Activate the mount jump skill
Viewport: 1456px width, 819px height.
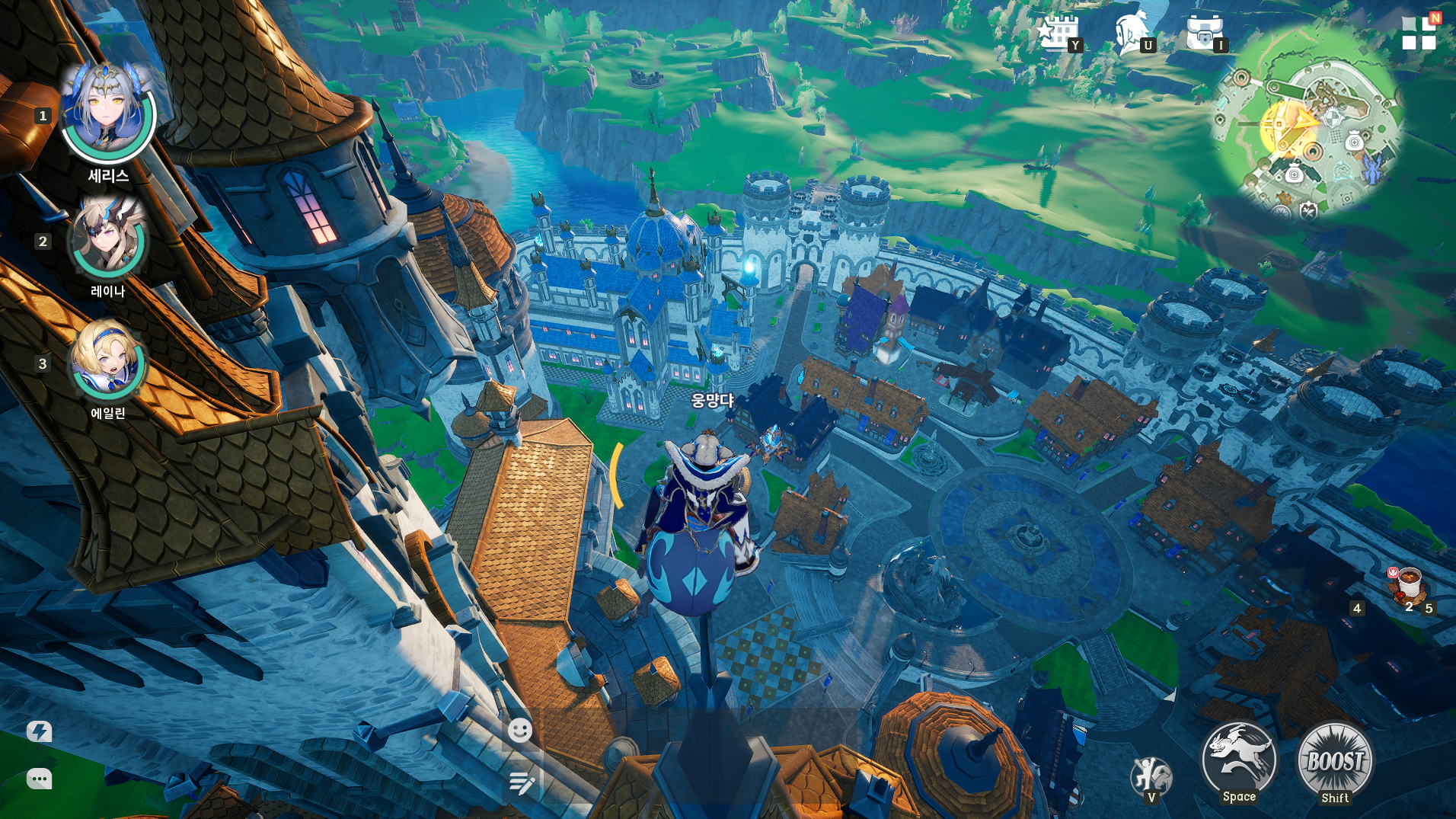click(x=1239, y=760)
